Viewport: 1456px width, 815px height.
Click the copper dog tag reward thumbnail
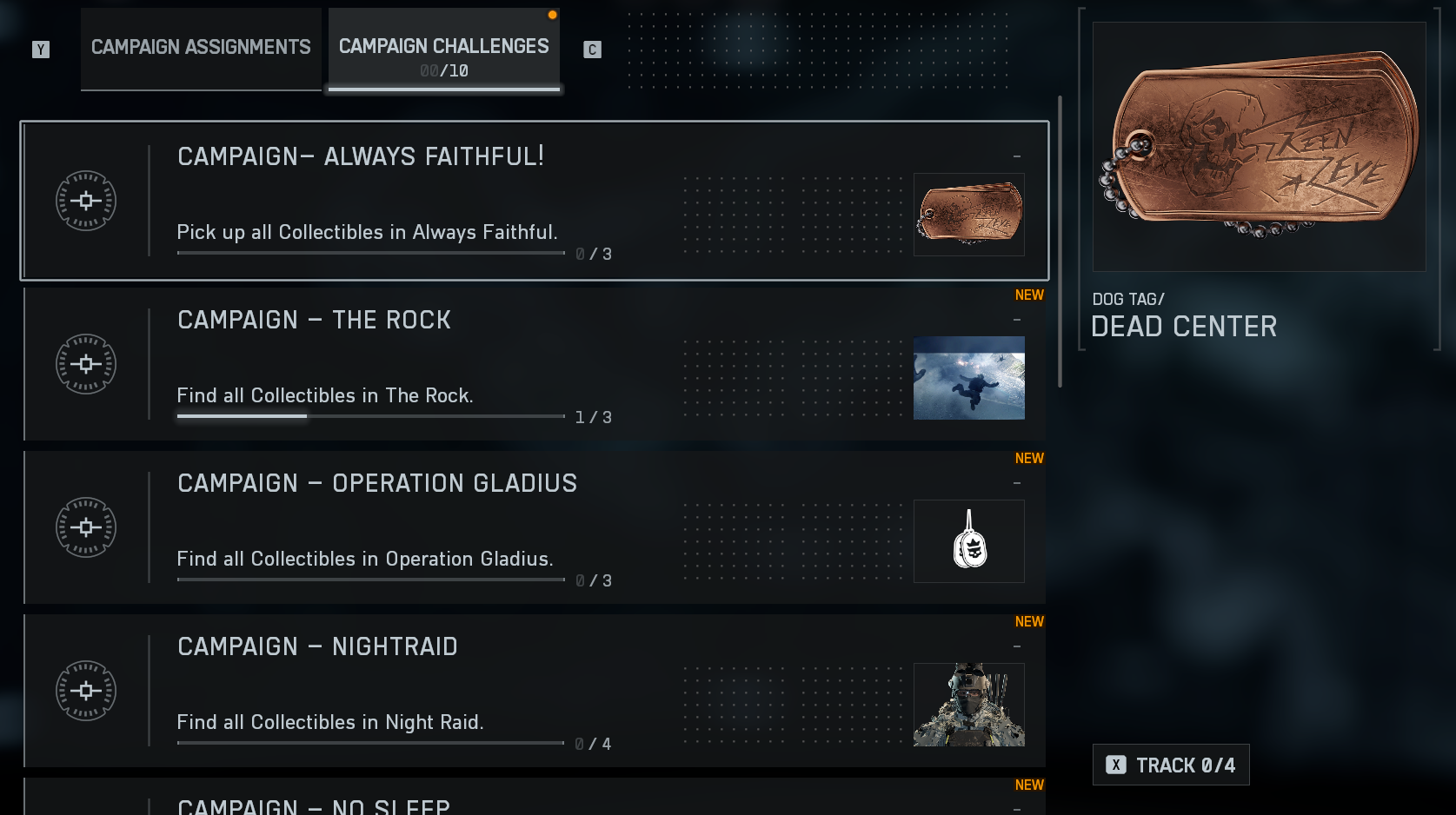968,215
